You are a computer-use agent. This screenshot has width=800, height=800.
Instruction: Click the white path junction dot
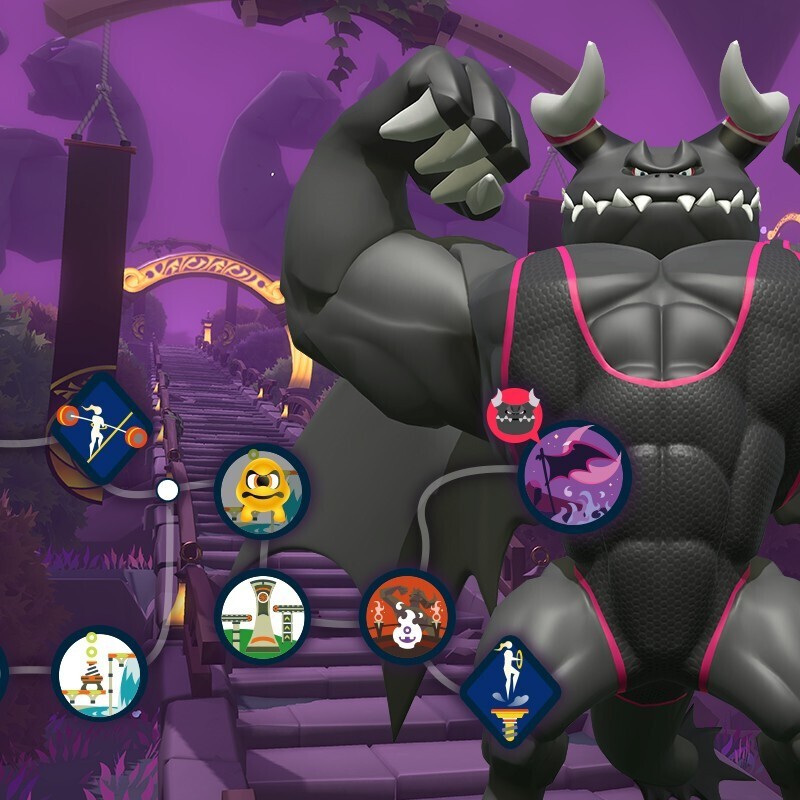click(168, 490)
